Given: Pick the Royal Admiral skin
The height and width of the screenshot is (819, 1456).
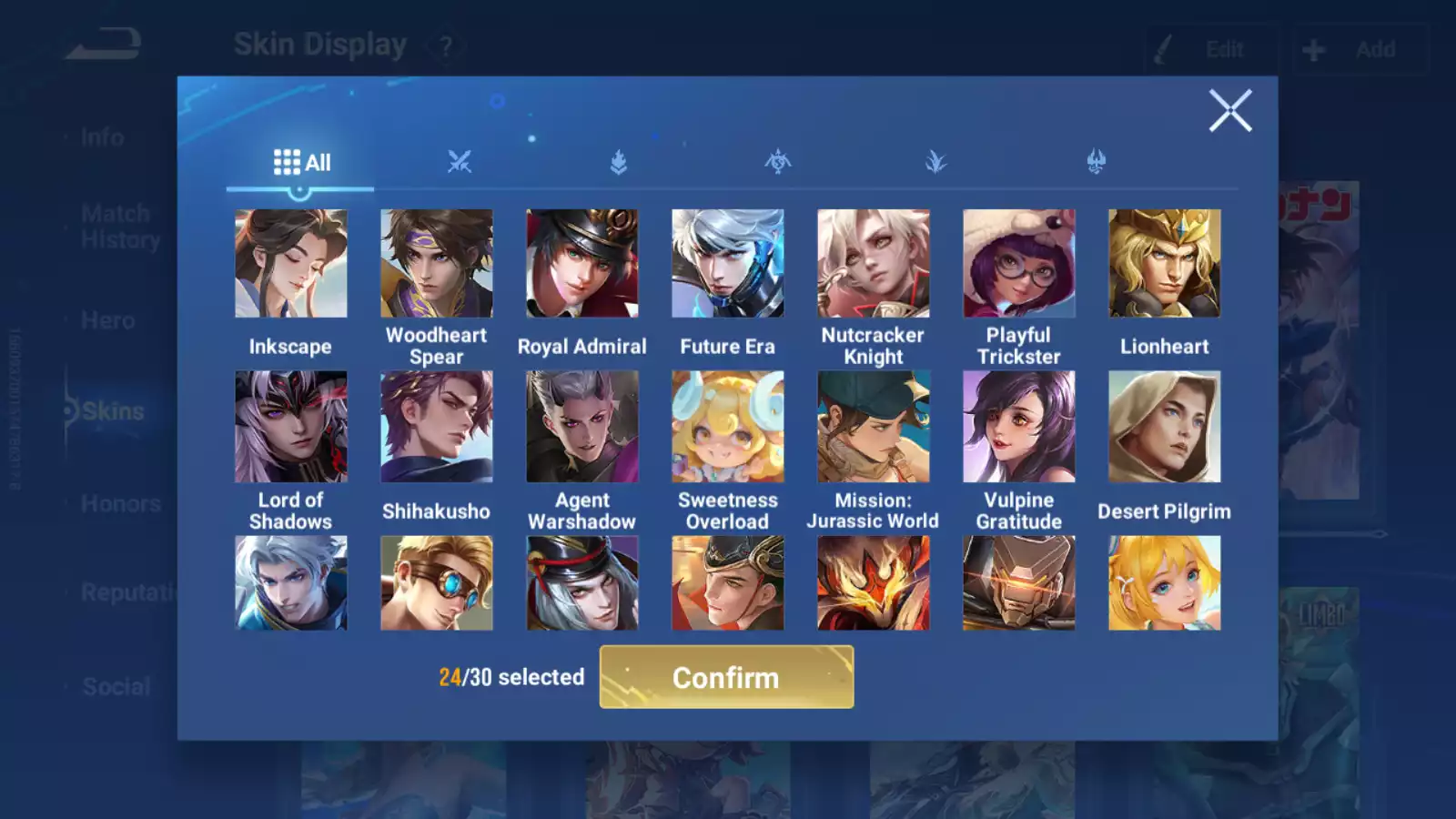Looking at the screenshot, I should click(582, 264).
